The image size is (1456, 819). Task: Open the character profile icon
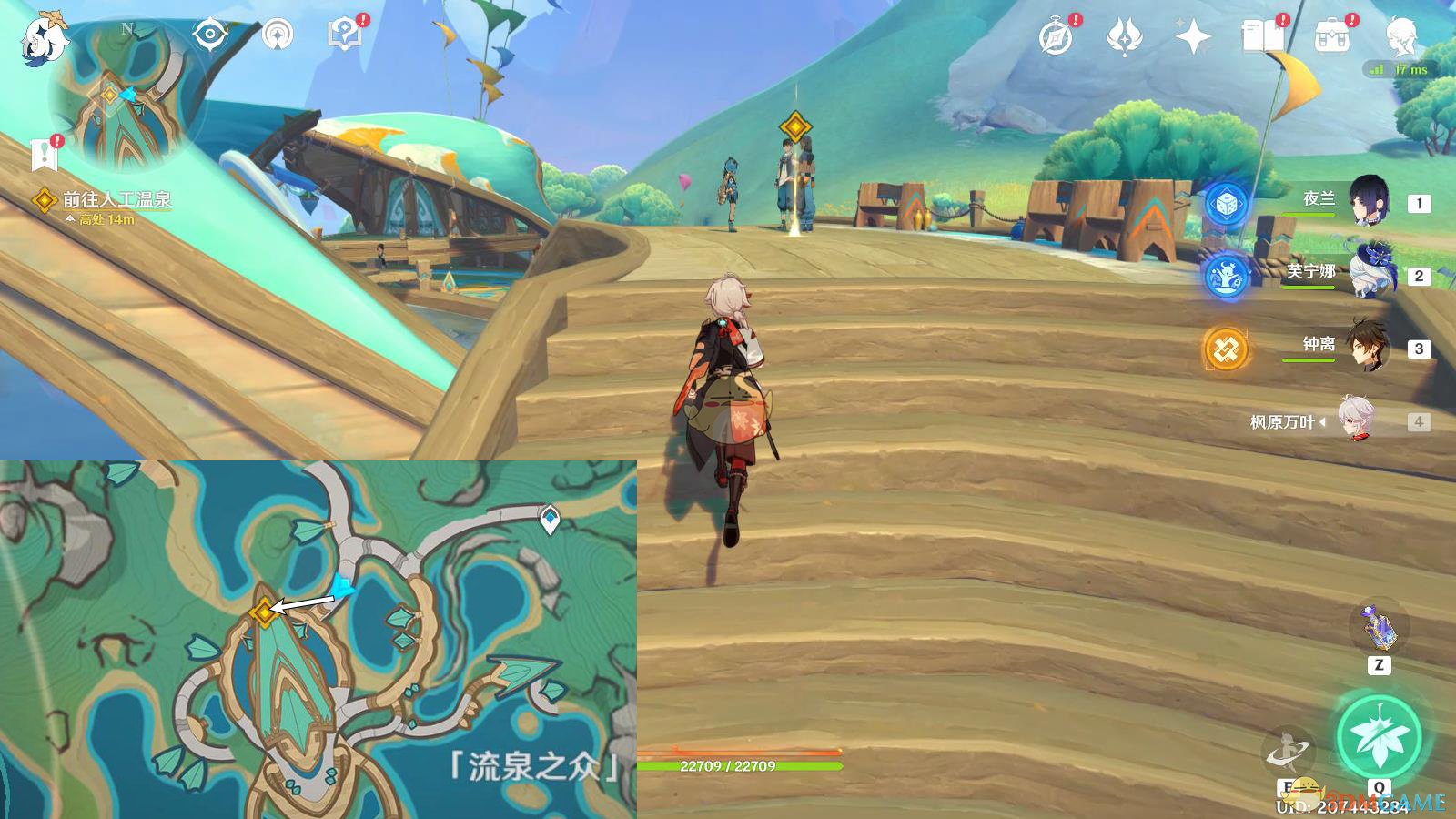pyautogui.click(x=1401, y=37)
